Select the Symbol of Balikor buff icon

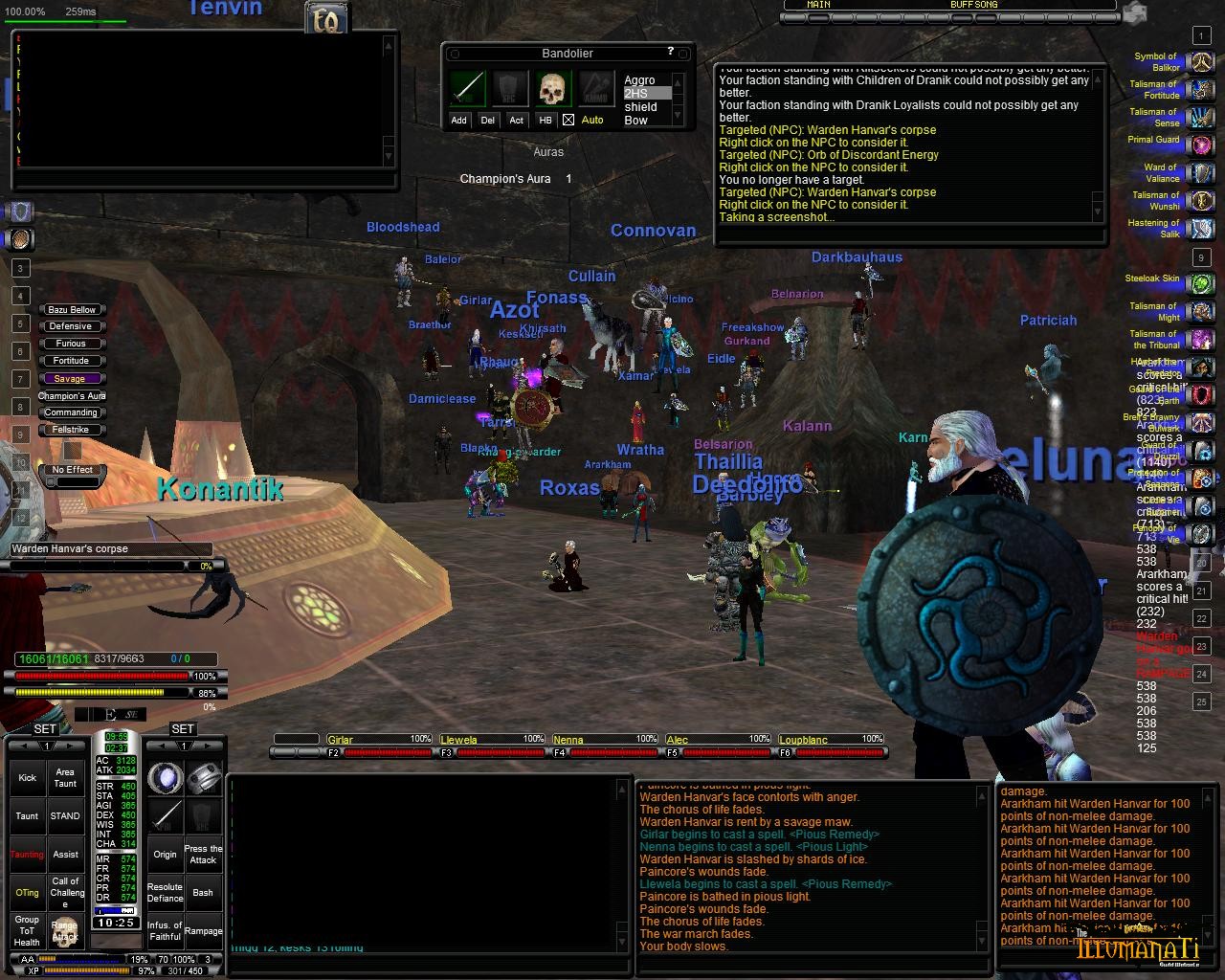coord(1201,62)
